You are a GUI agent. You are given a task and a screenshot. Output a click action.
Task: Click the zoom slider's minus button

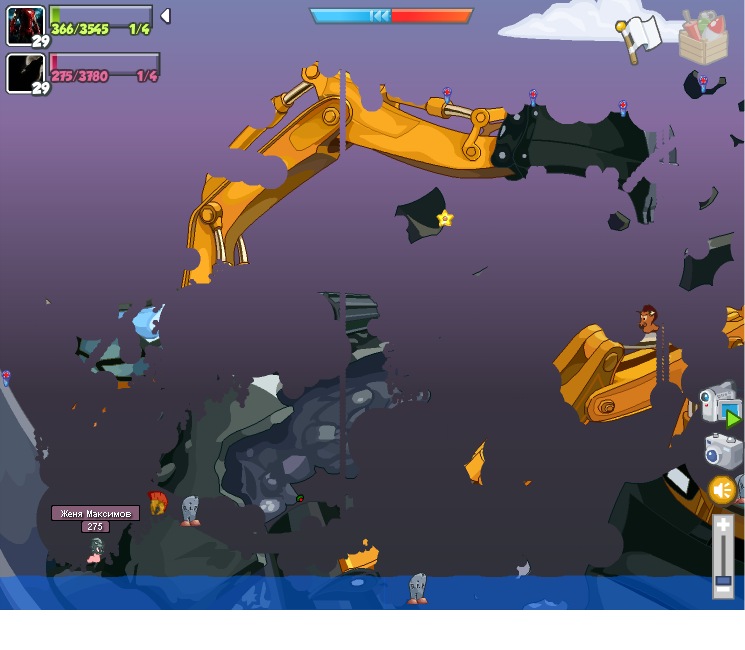(723, 590)
